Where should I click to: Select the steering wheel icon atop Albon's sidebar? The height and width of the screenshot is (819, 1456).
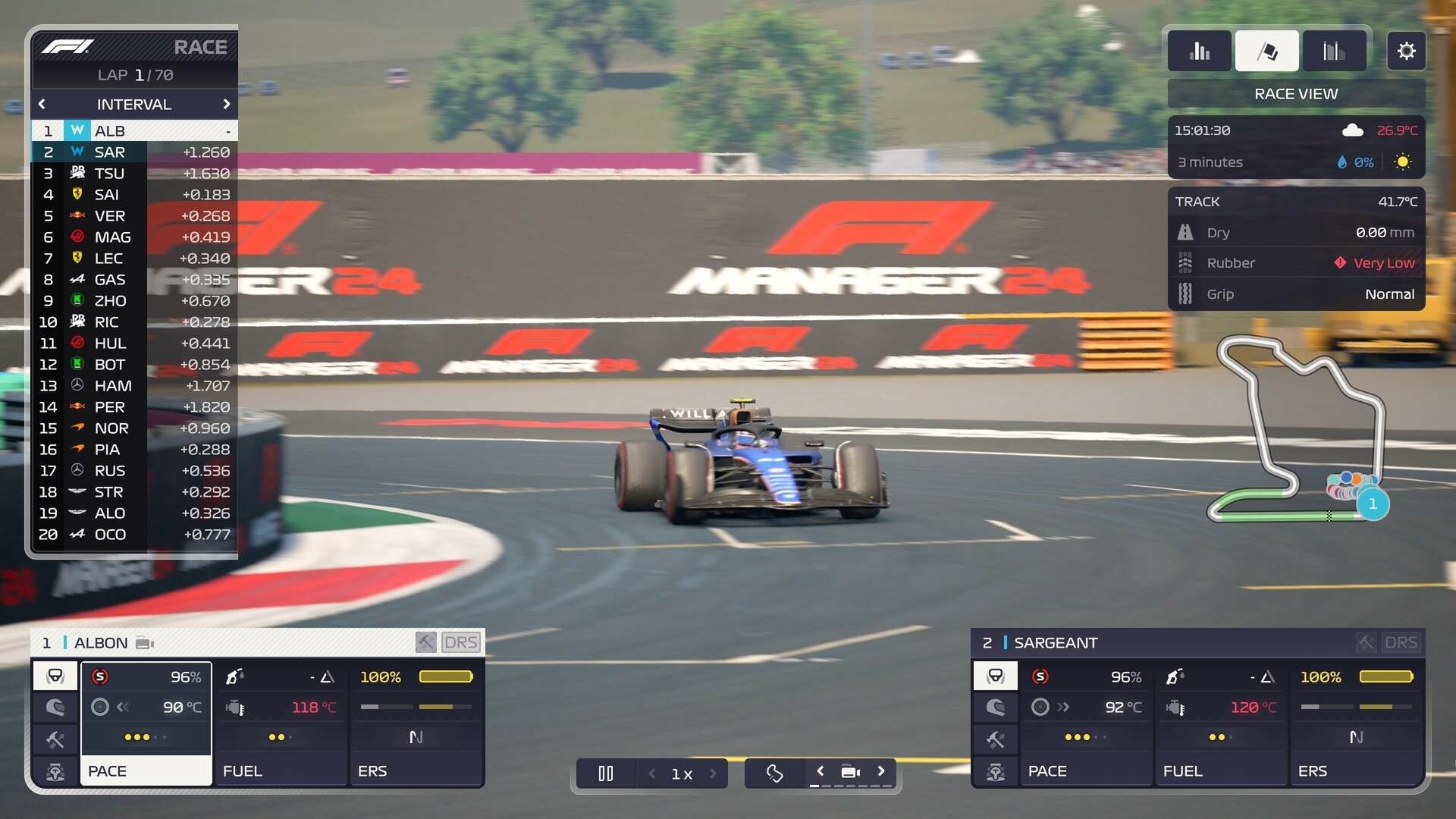55,676
